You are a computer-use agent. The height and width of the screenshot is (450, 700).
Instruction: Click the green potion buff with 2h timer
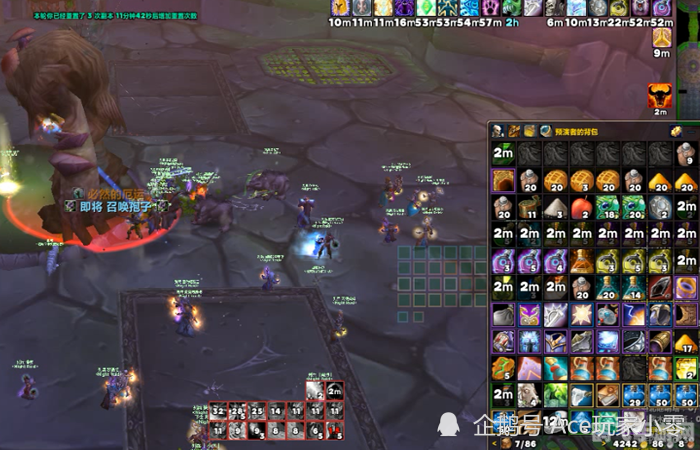click(x=512, y=8)
